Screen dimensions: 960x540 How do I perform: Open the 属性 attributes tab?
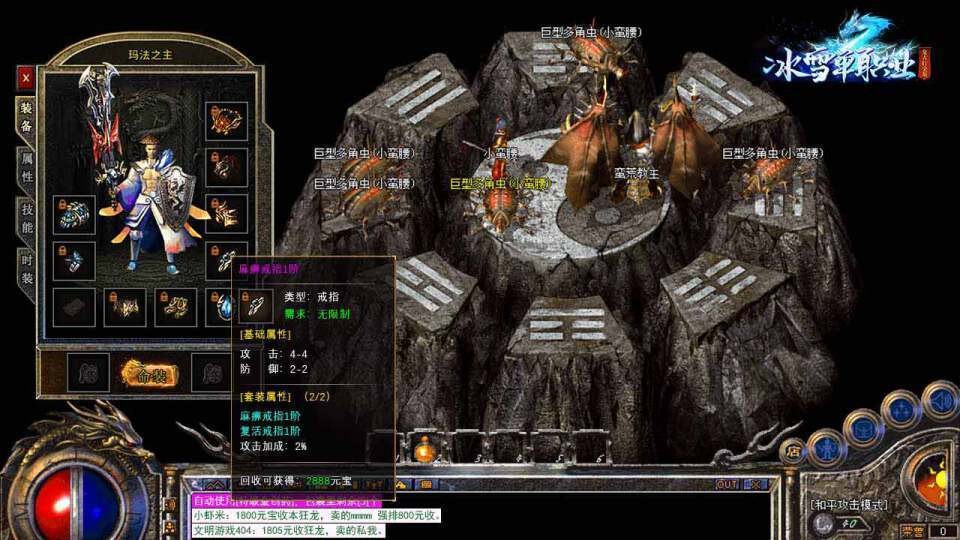[x=26, y=166]
